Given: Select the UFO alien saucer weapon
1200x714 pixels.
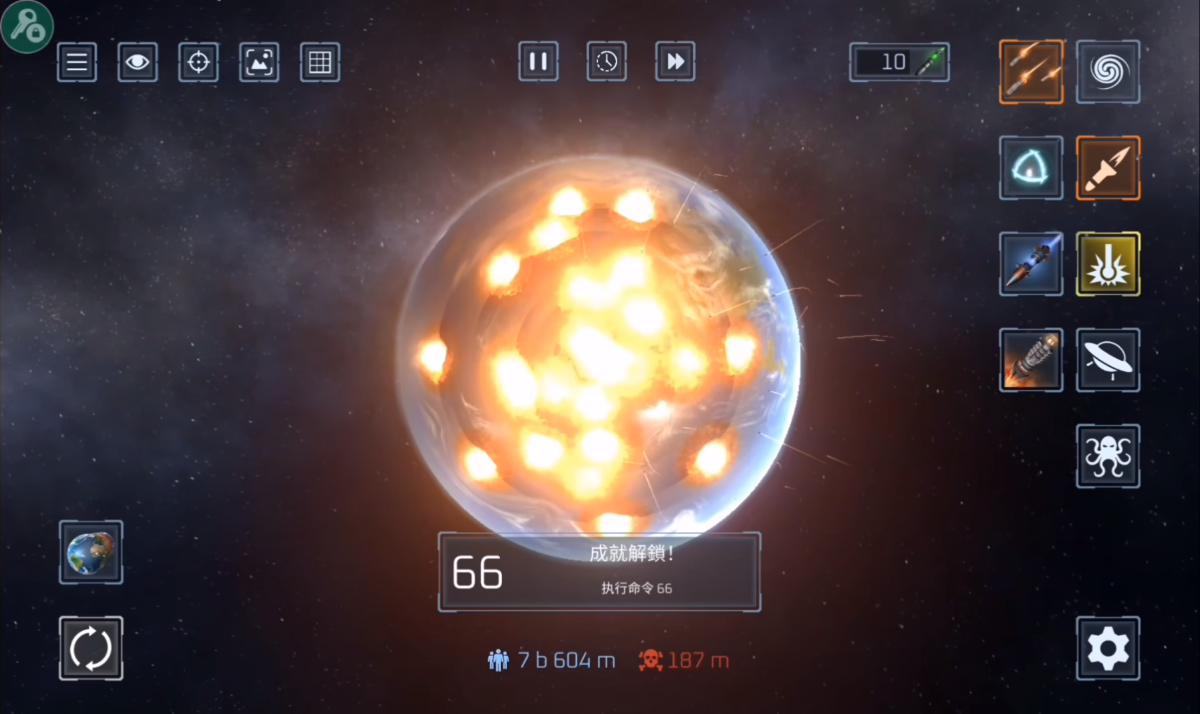Looking at the screenshot, I should point(1108,360).
